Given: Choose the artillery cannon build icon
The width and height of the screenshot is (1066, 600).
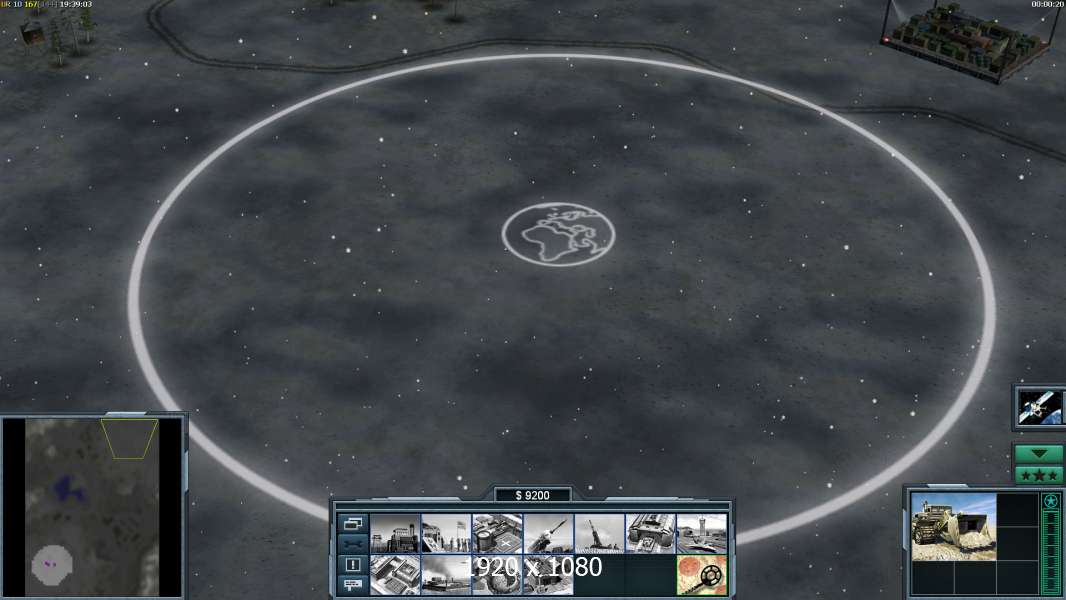Looking at the screenshot, I should coord(599,533).
